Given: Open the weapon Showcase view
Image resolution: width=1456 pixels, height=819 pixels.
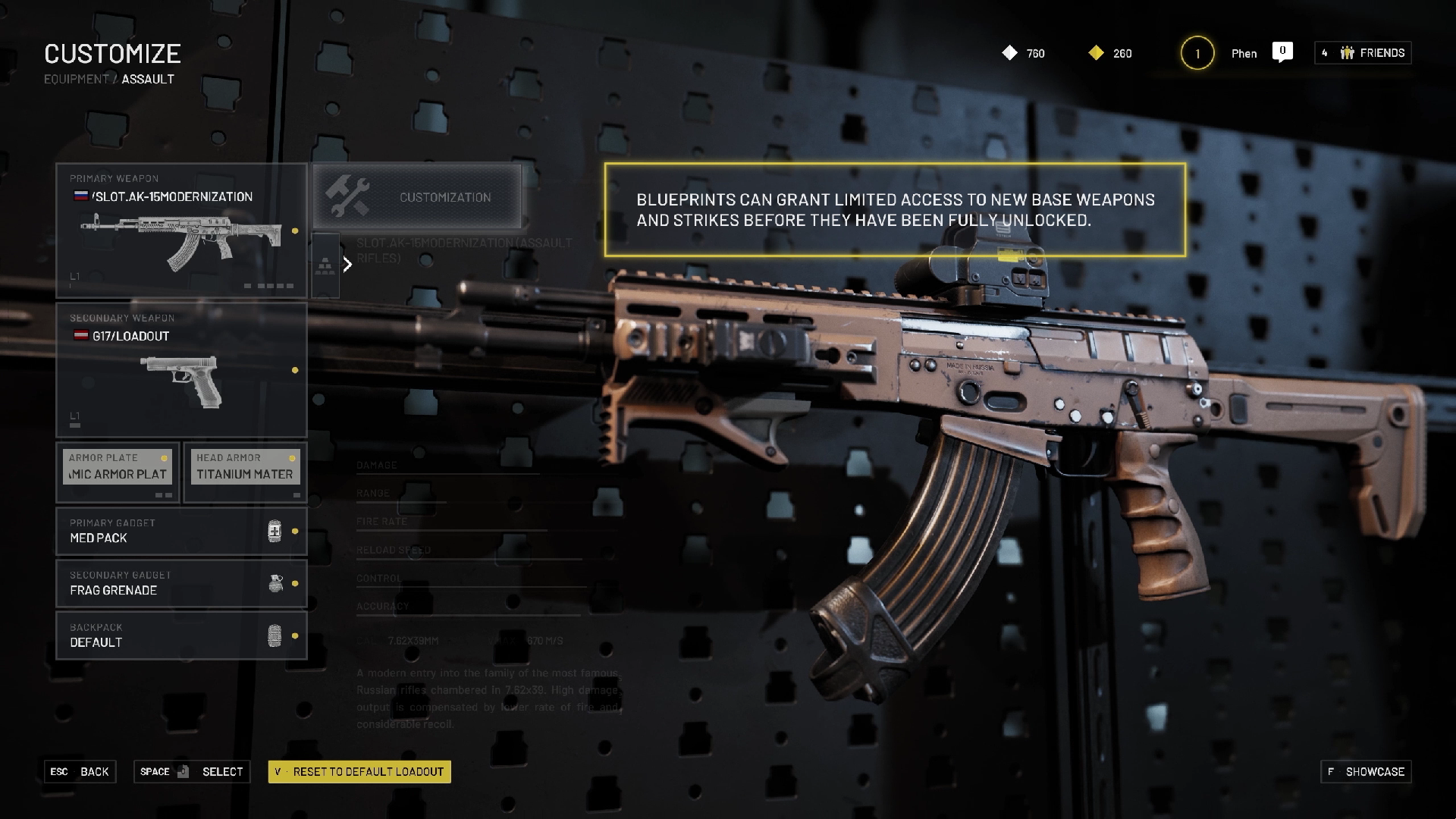Looking at the screenshot, I should pyautogui.click(x=1366, y=772).
